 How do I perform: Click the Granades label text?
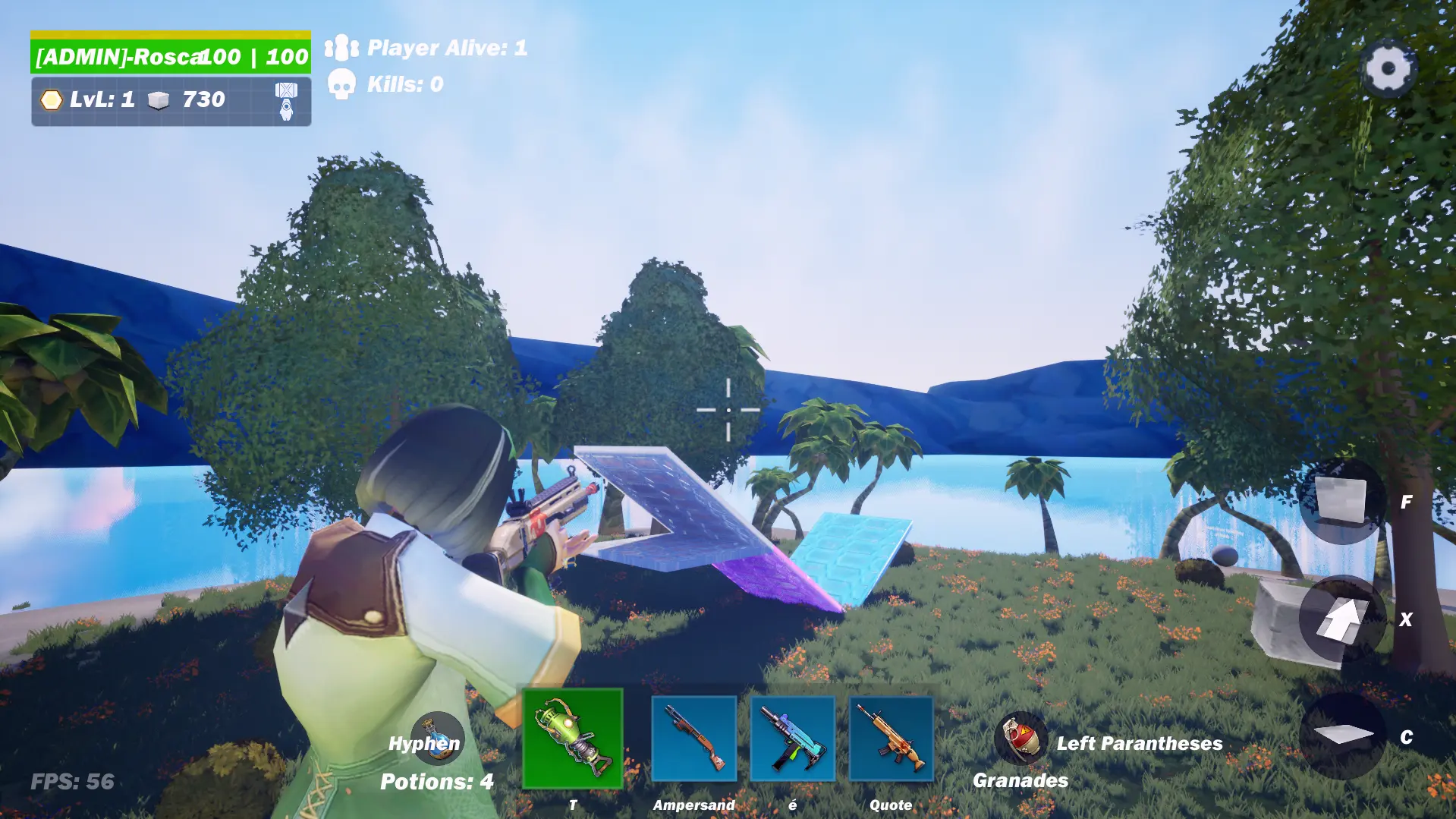pyautogui.click(x=1020, y=780)
